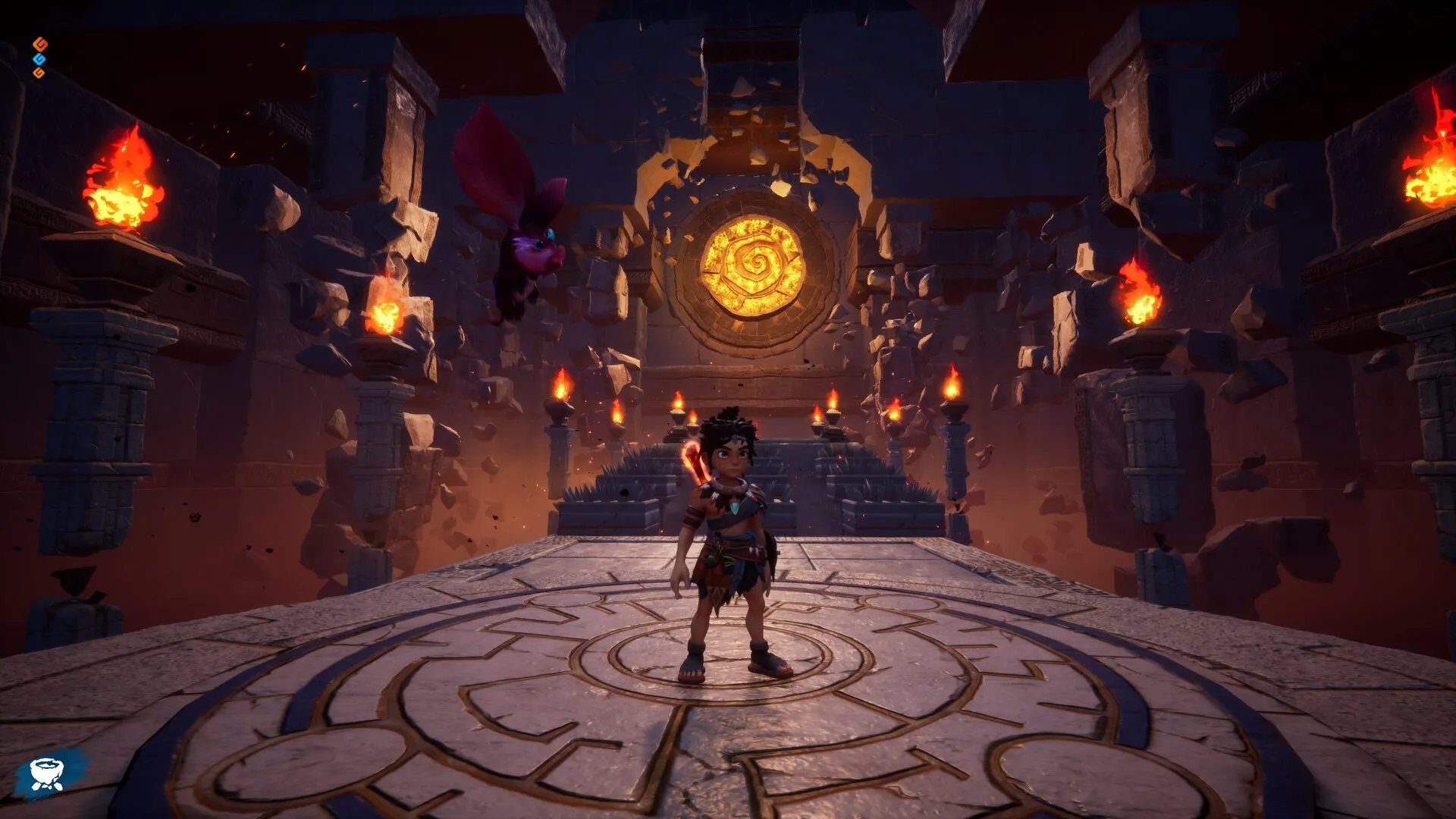
Task: Select the blue spiral diamond icon
Action: click(x=39, y=58)
